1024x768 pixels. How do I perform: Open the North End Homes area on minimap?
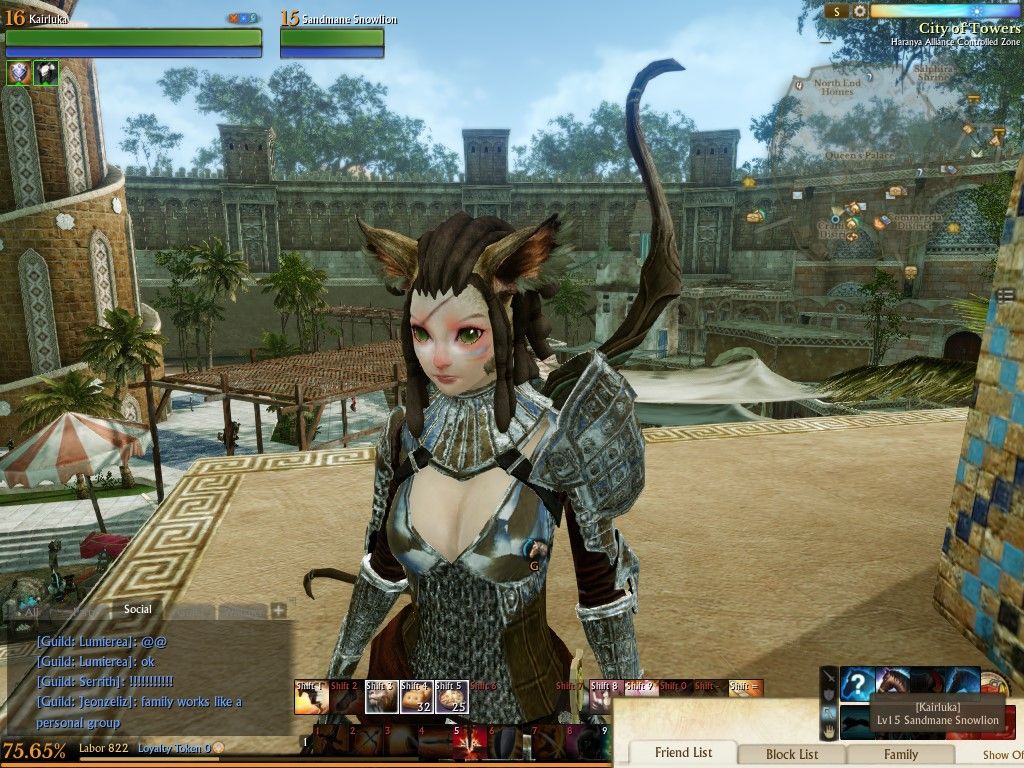837,87
